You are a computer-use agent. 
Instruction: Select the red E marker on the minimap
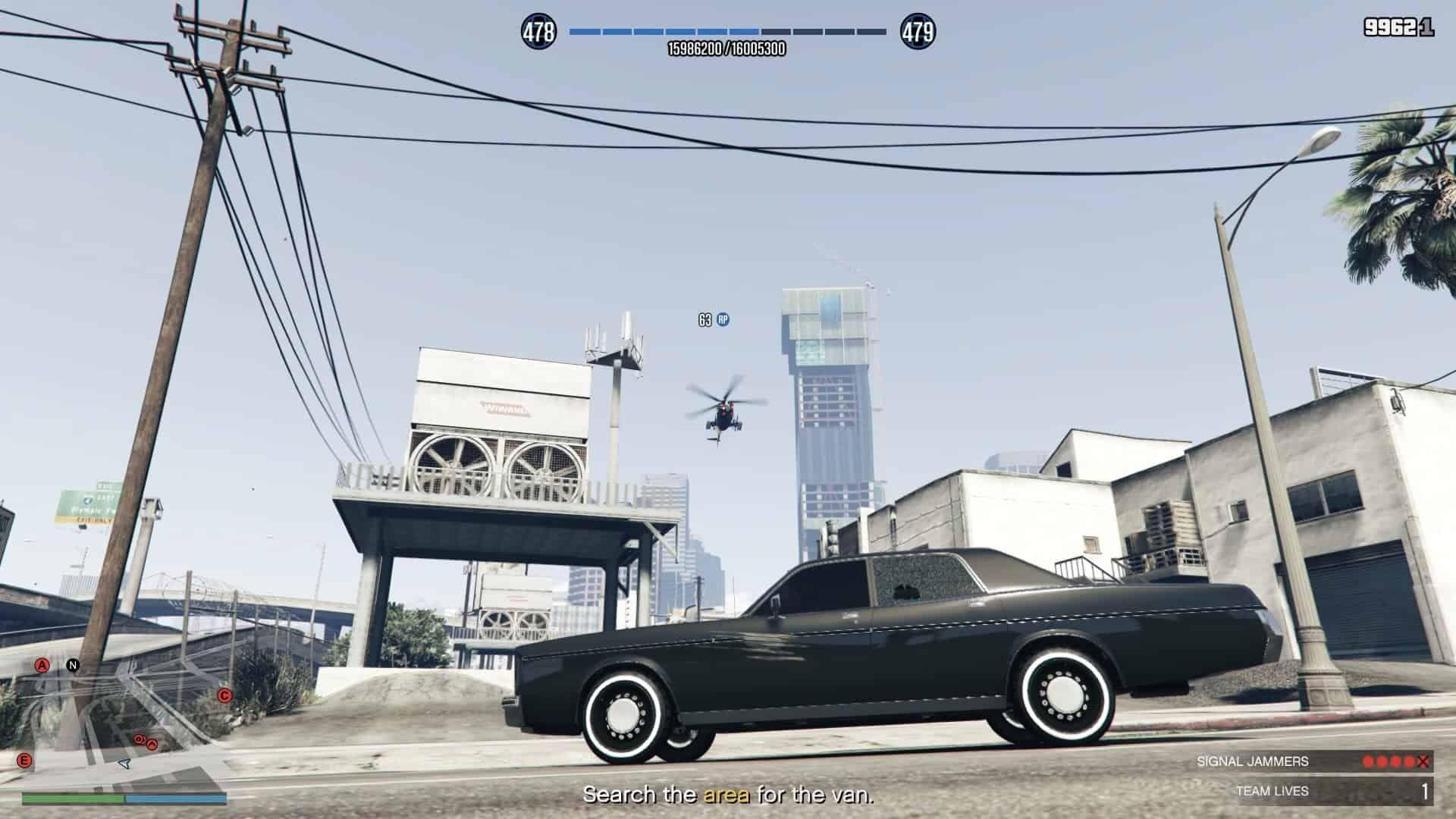click(x=24, y=761)
